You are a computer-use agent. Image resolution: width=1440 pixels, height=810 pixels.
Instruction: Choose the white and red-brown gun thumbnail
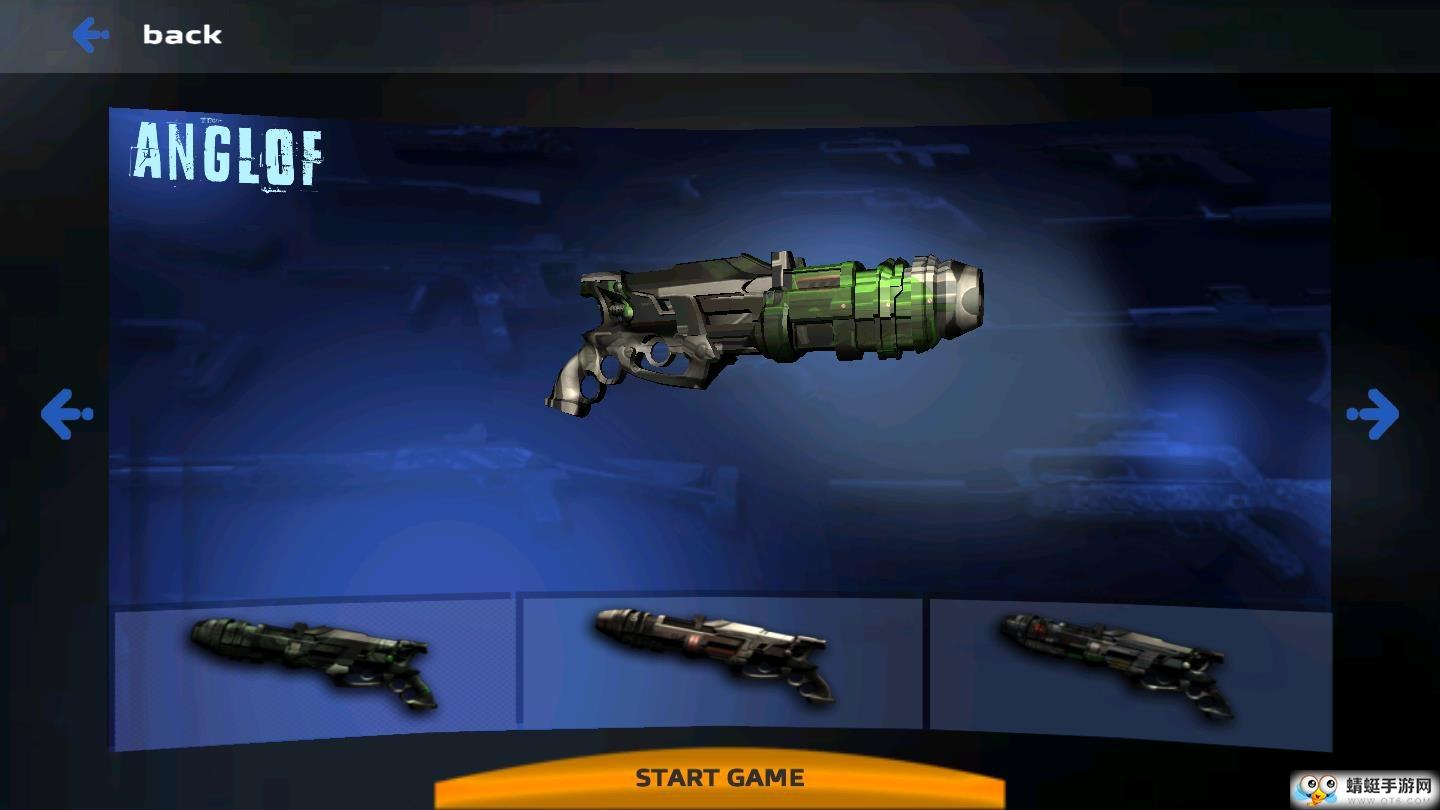coord(720,657)
